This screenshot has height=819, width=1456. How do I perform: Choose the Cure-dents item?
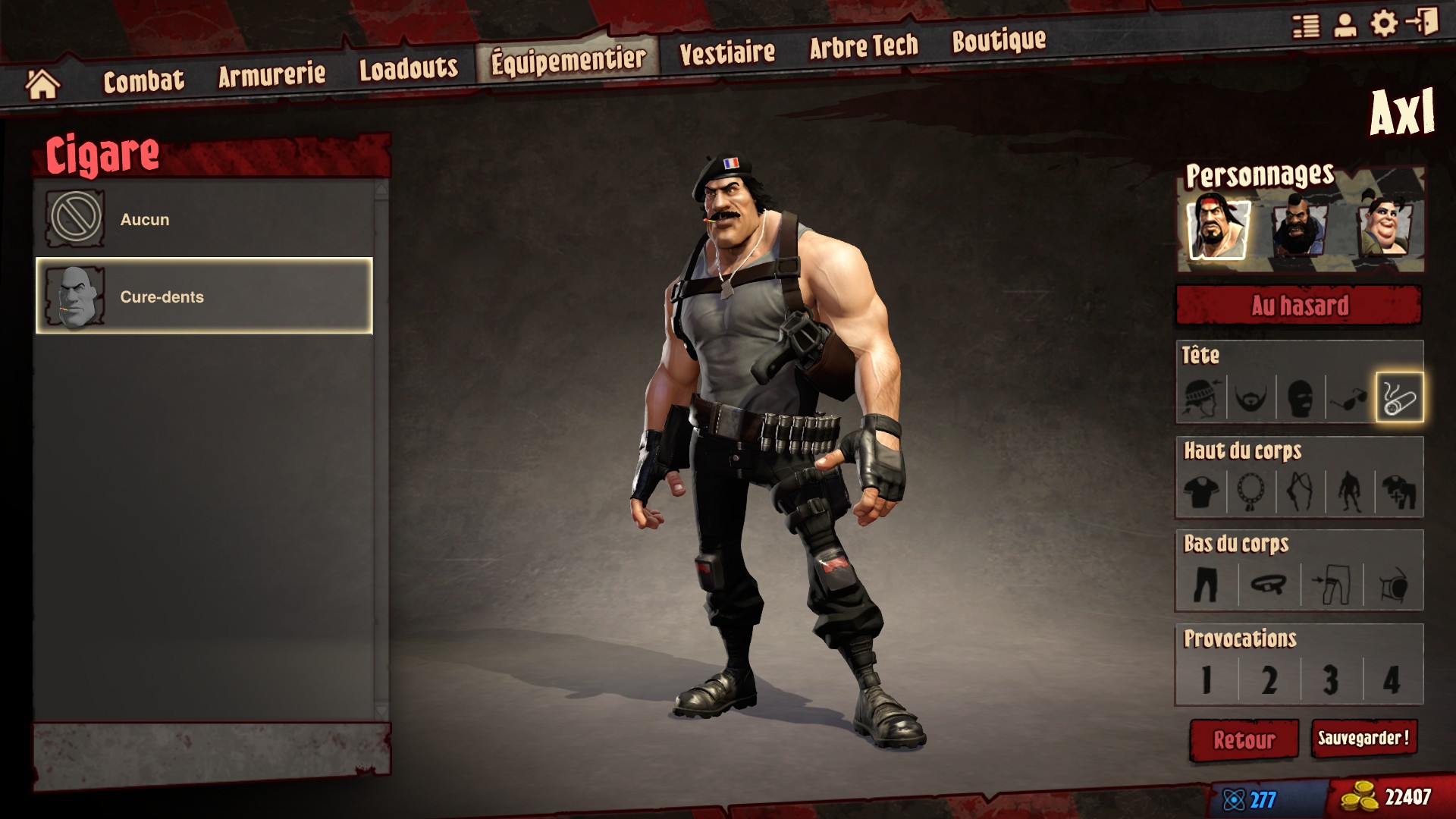(x=203, y=297)
